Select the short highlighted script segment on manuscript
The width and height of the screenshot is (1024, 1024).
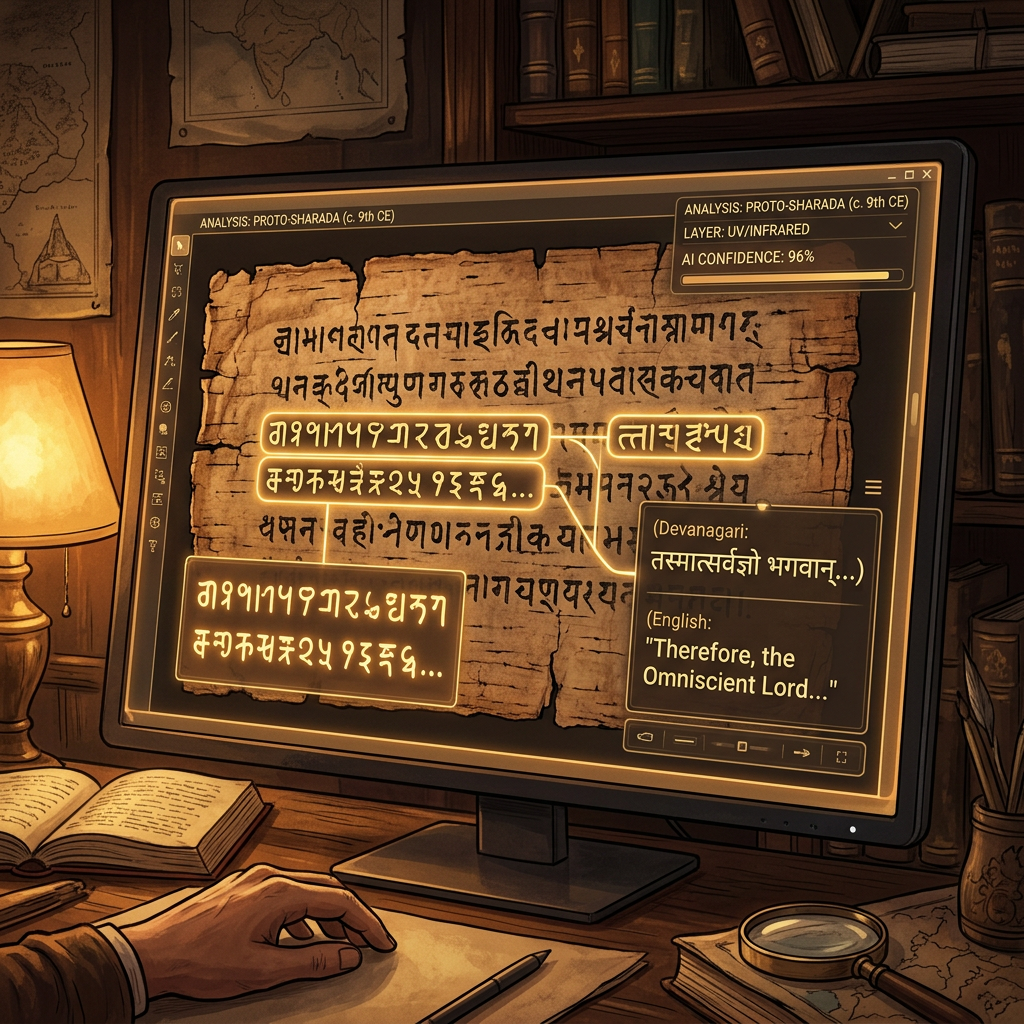(685, 436)
